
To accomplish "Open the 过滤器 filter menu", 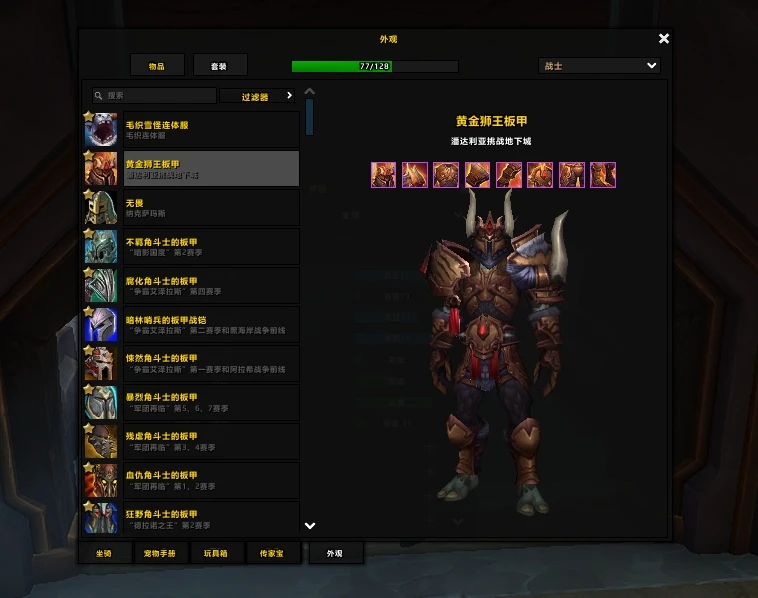I will (259, 96).
